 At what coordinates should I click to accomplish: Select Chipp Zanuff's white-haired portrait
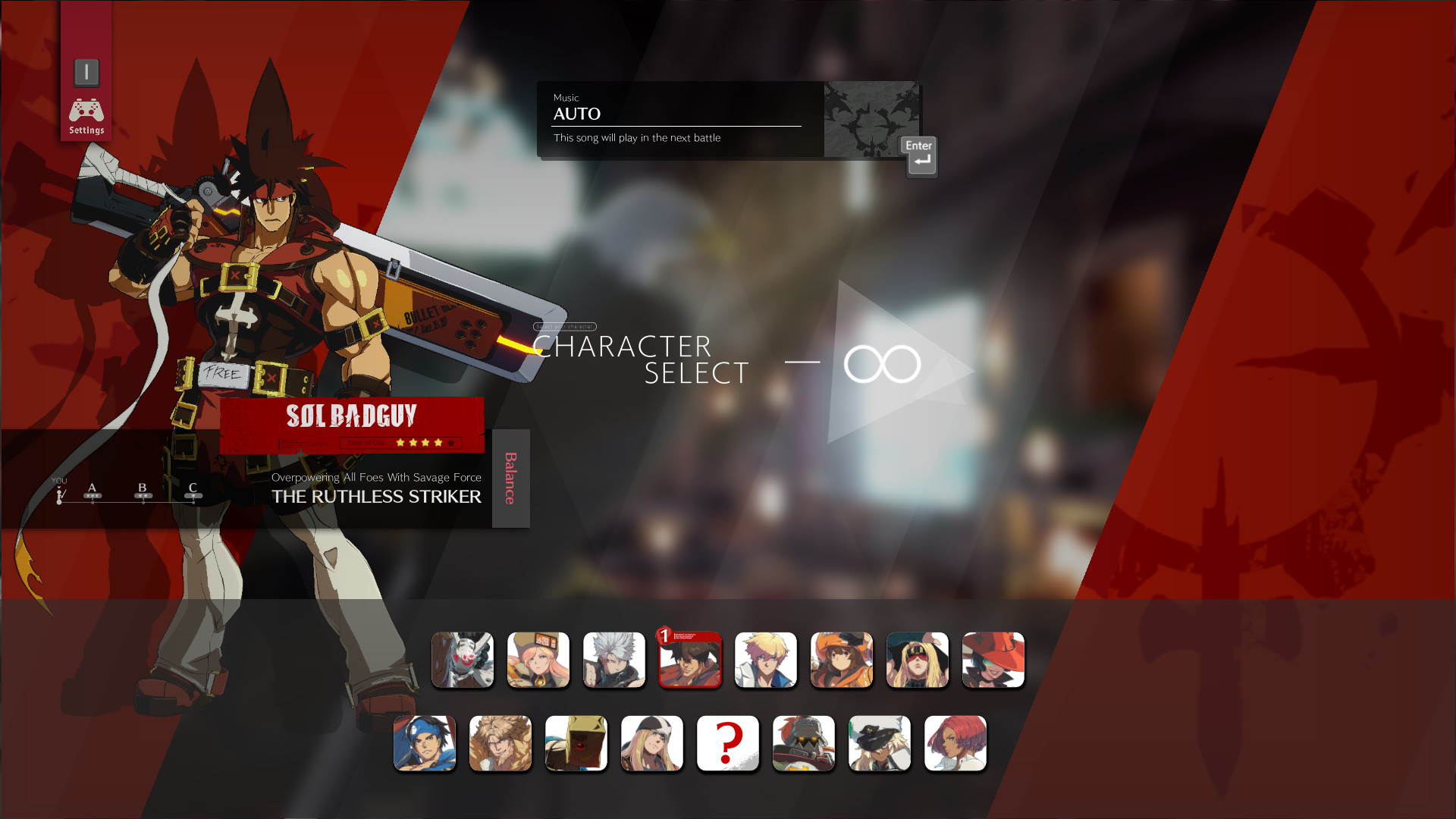pyautogui.click(x=614, y=660)
